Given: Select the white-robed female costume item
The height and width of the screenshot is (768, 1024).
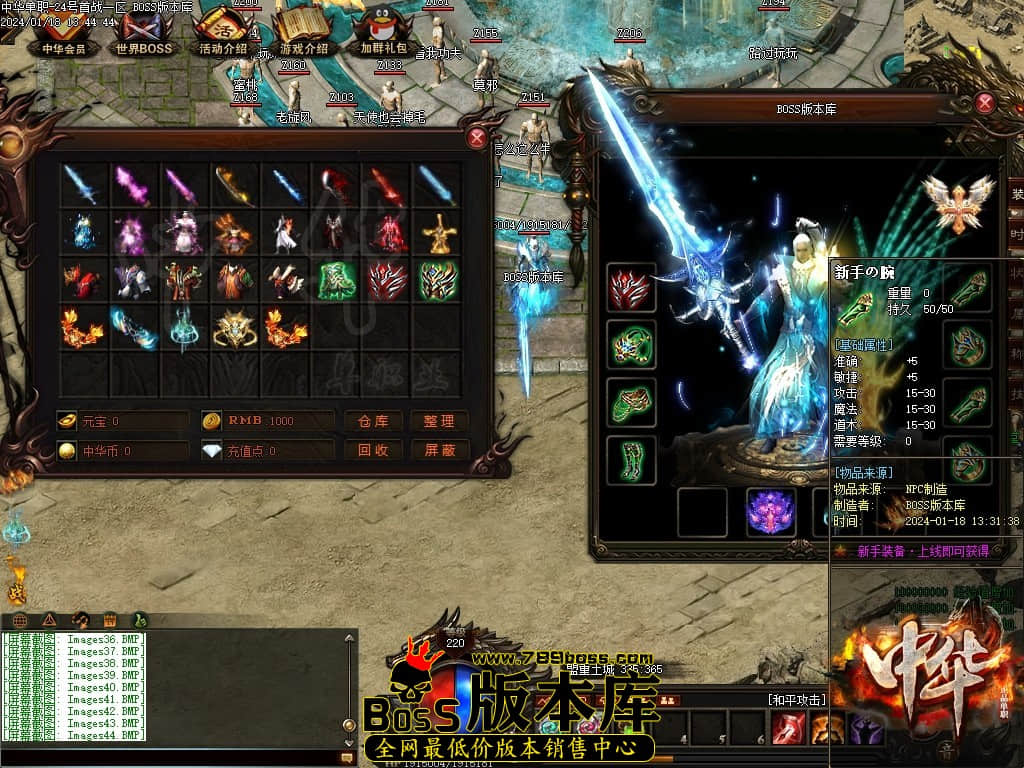Looking at the screenshot, I should 184,234.
